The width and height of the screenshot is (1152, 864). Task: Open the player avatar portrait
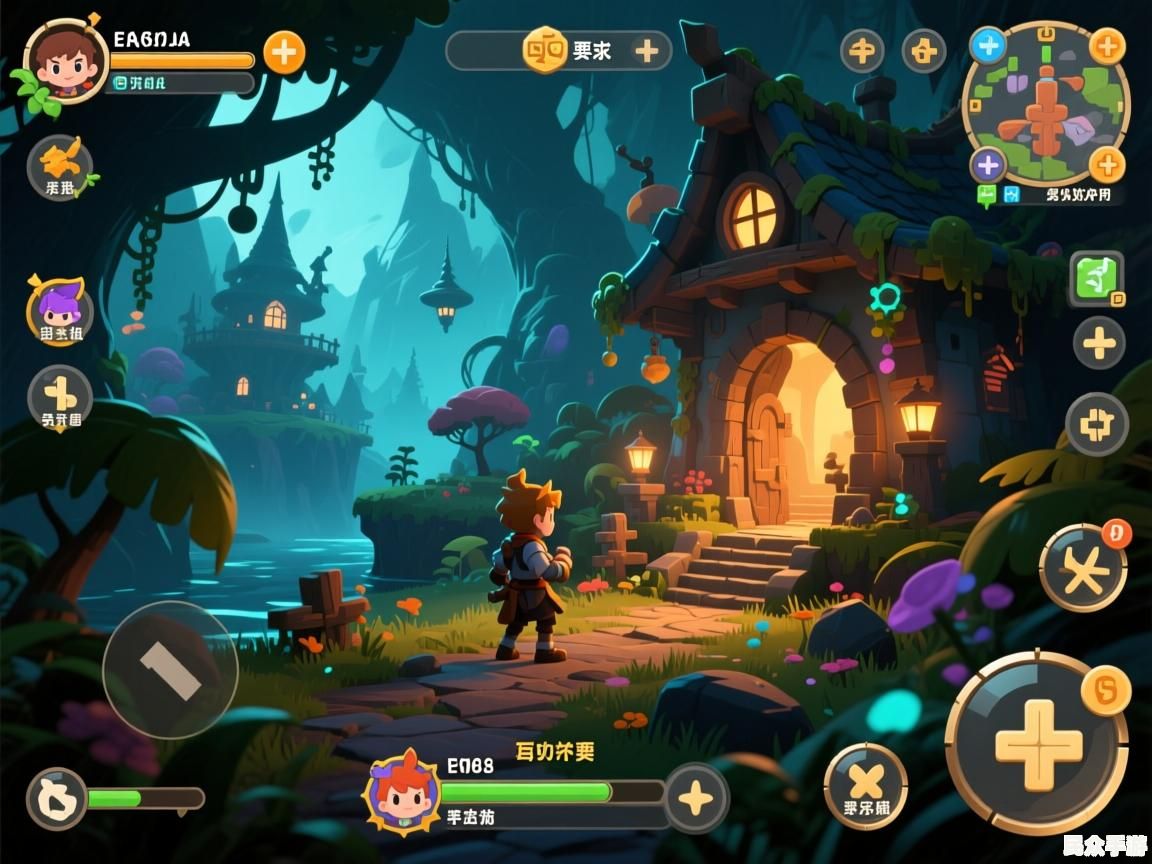[66, 62]
